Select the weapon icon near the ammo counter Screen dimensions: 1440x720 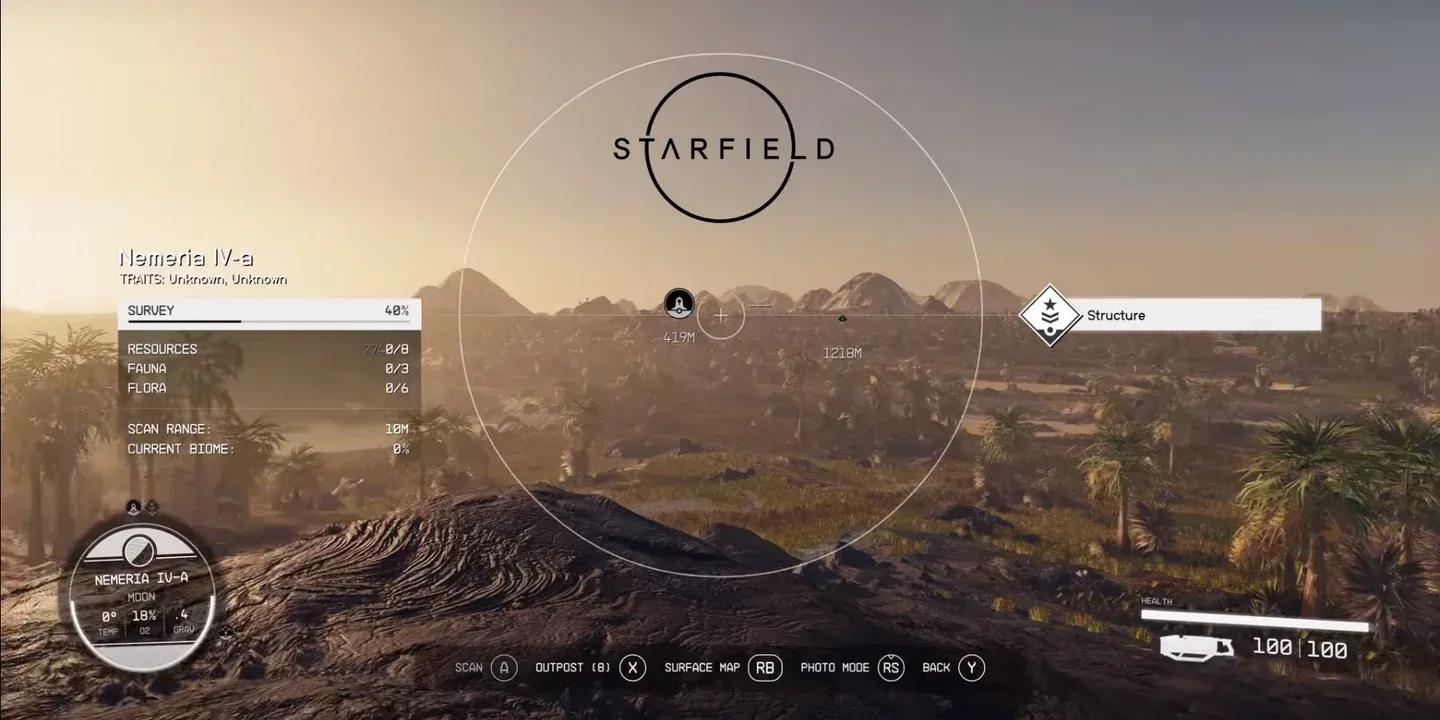pos(1197,646)
